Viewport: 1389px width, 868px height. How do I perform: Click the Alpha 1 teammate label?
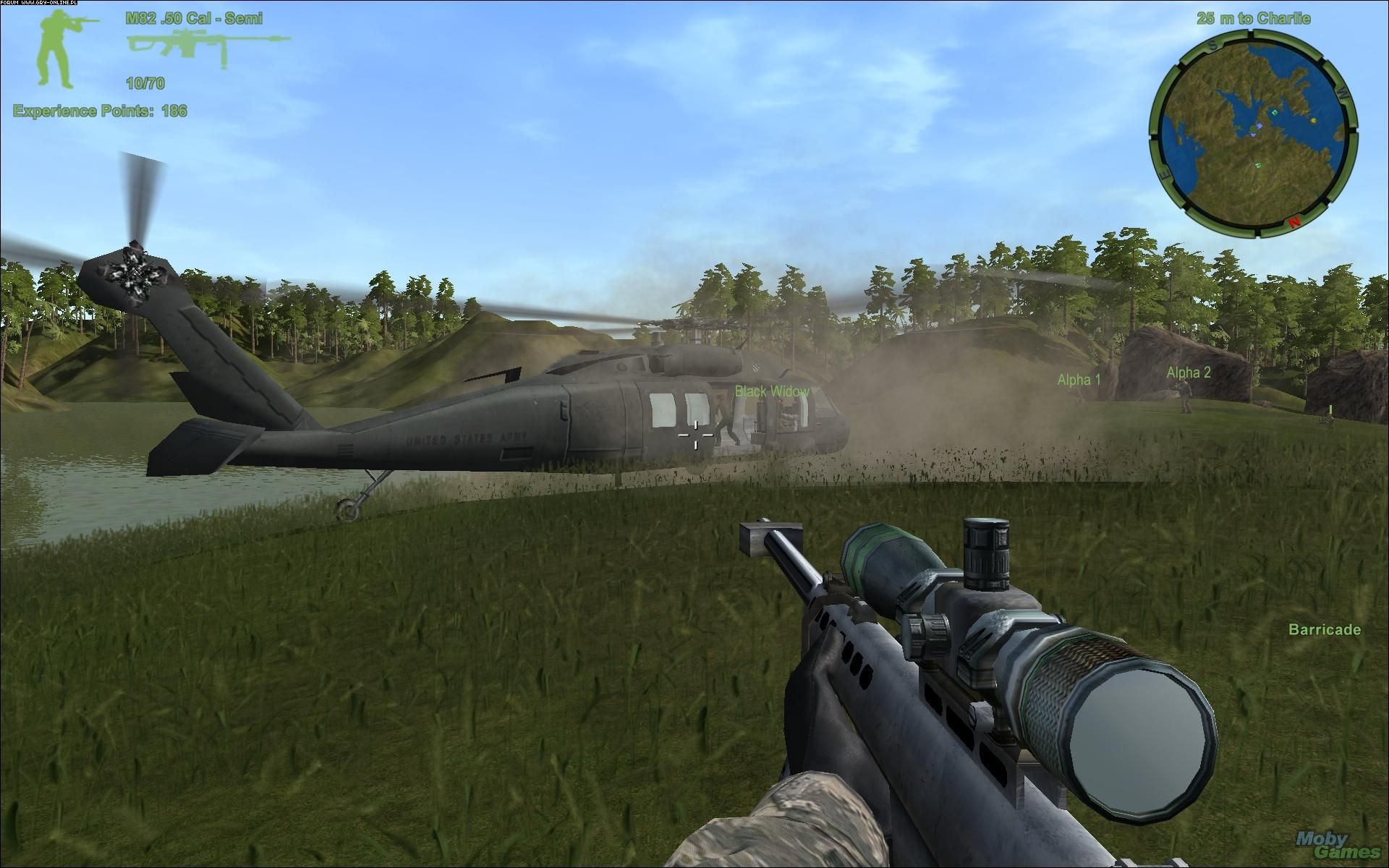point(1078,378)
